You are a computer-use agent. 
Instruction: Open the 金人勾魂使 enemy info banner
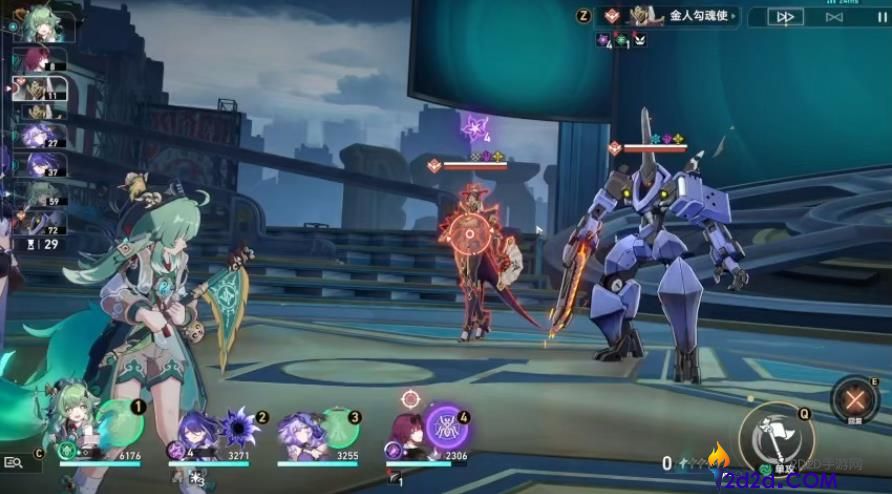672,16
